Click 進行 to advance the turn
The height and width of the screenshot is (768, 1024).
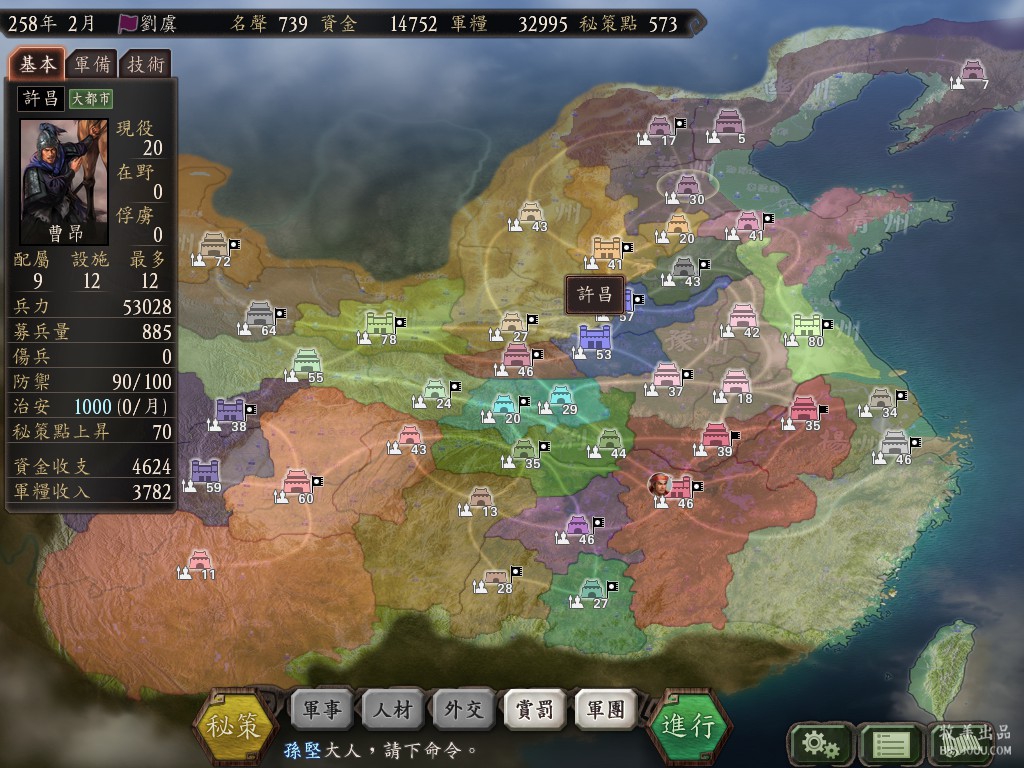click(x=690, y=725)
